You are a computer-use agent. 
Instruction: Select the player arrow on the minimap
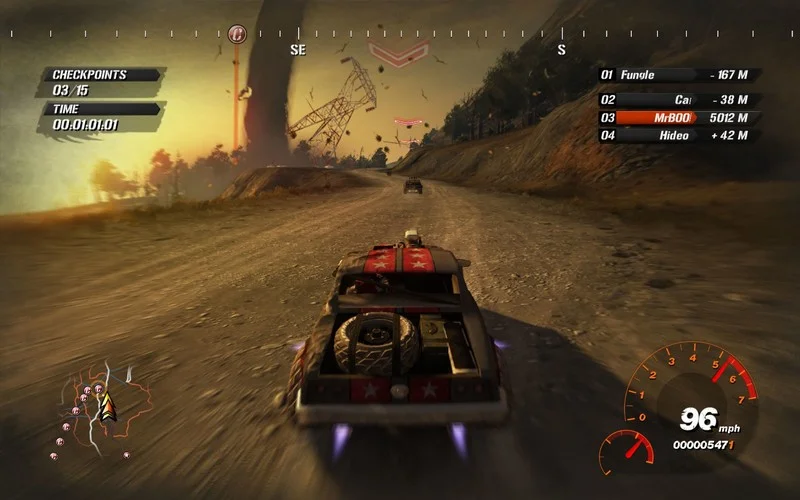108,407
